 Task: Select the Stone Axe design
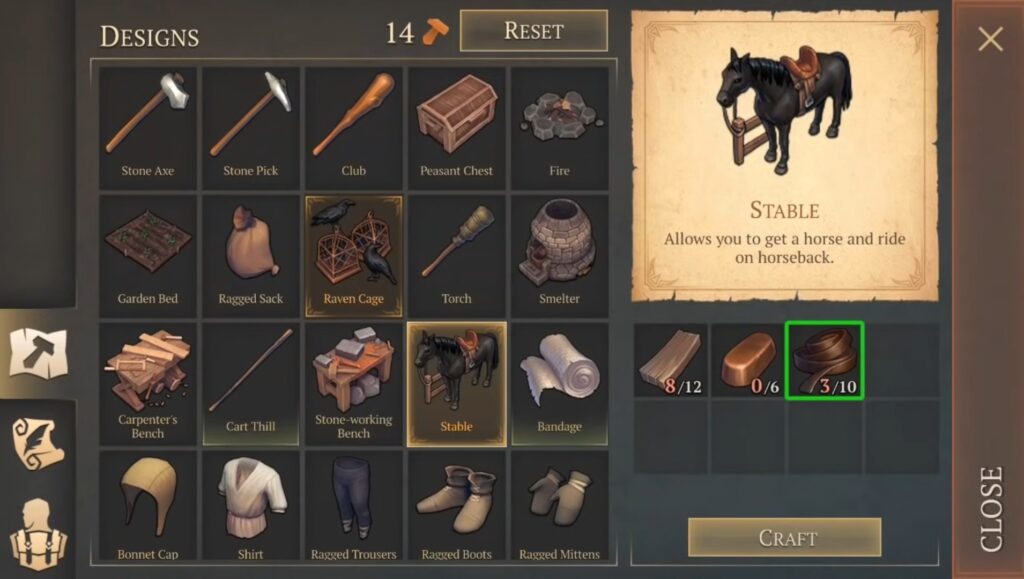tap(148, 126)
